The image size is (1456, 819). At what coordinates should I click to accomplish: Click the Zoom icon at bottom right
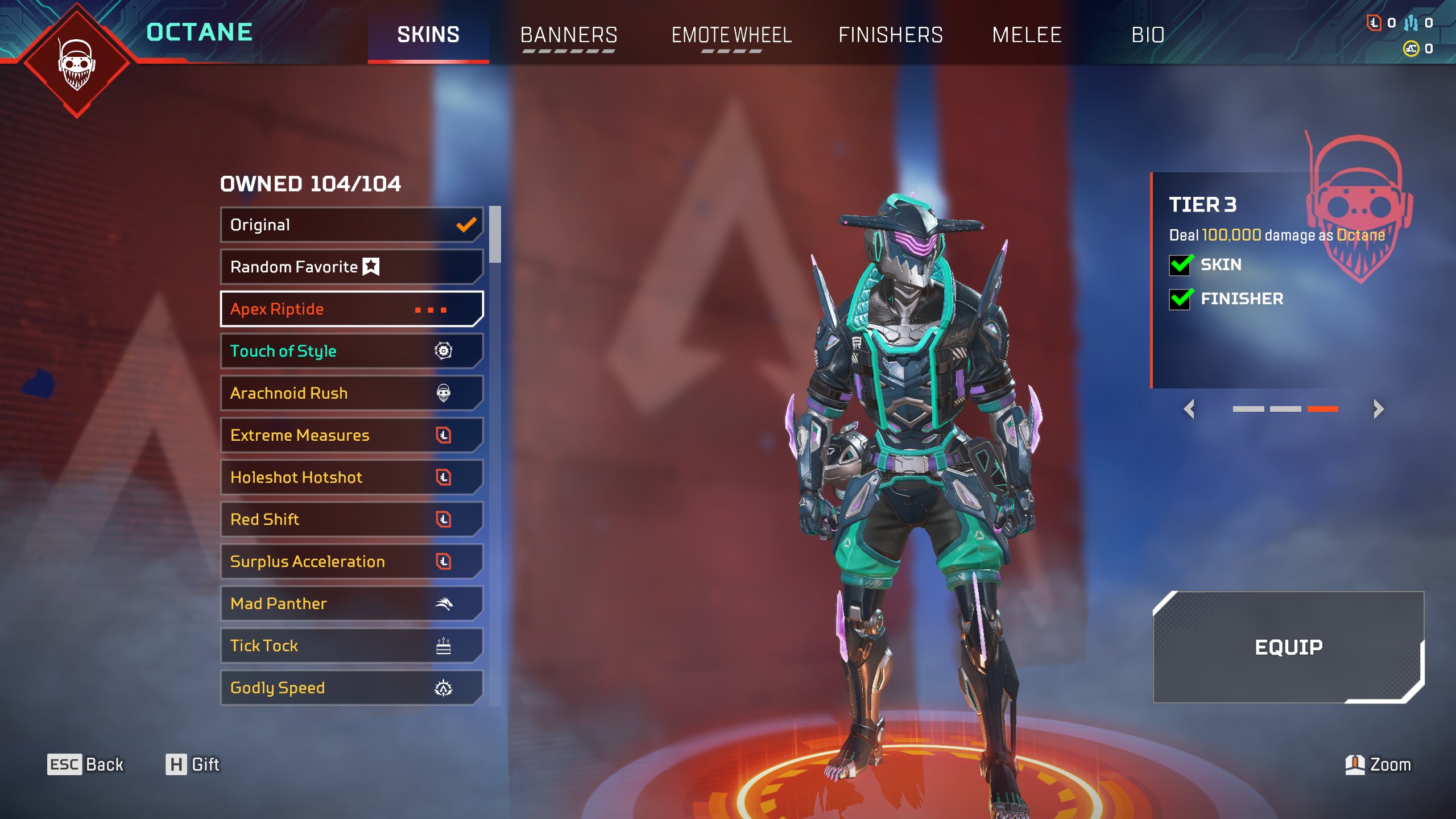[x=1356, y=765]
